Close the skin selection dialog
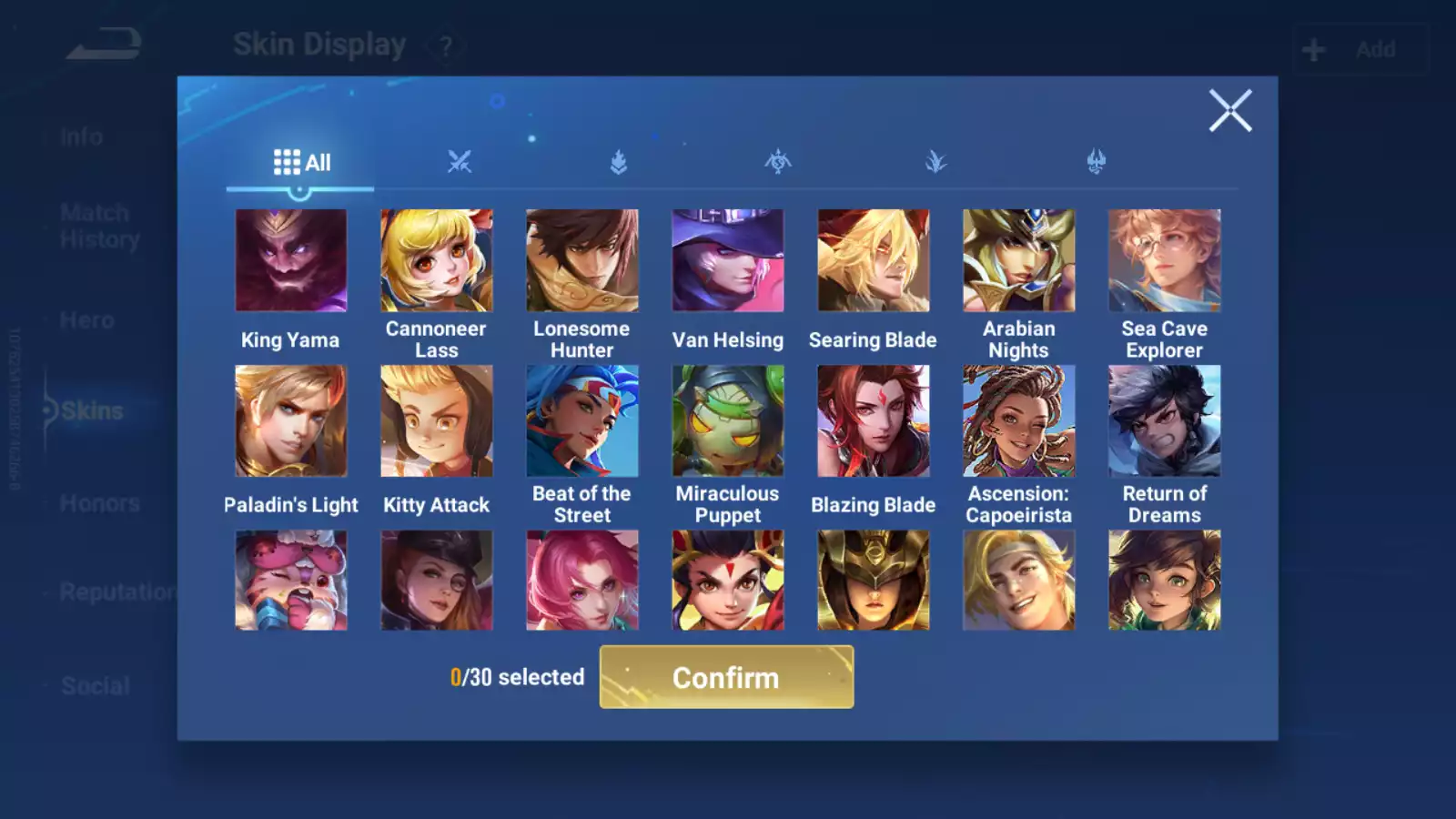 (x=1229, y=111)
